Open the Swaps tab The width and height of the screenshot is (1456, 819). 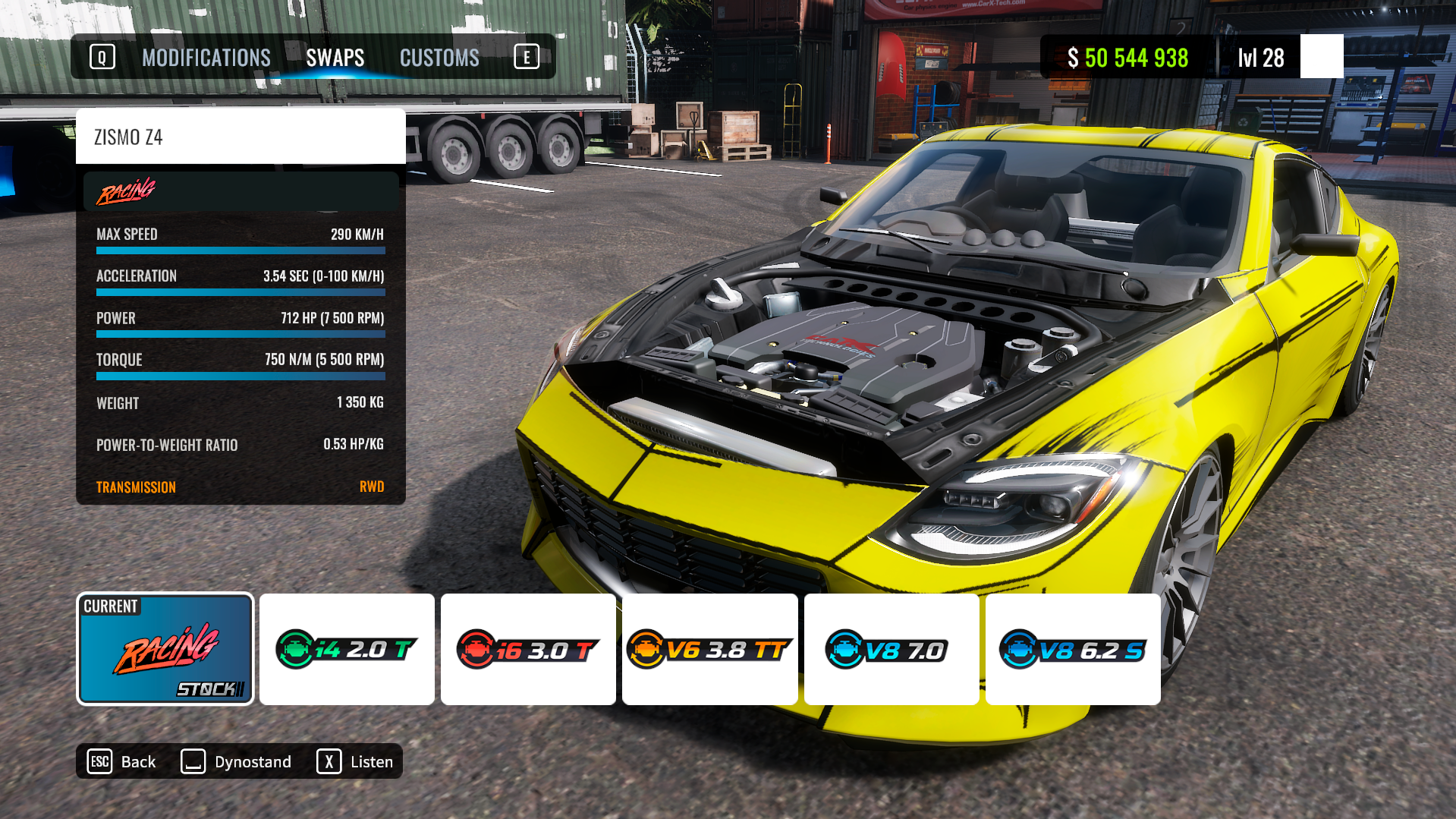tap(335, 58)
